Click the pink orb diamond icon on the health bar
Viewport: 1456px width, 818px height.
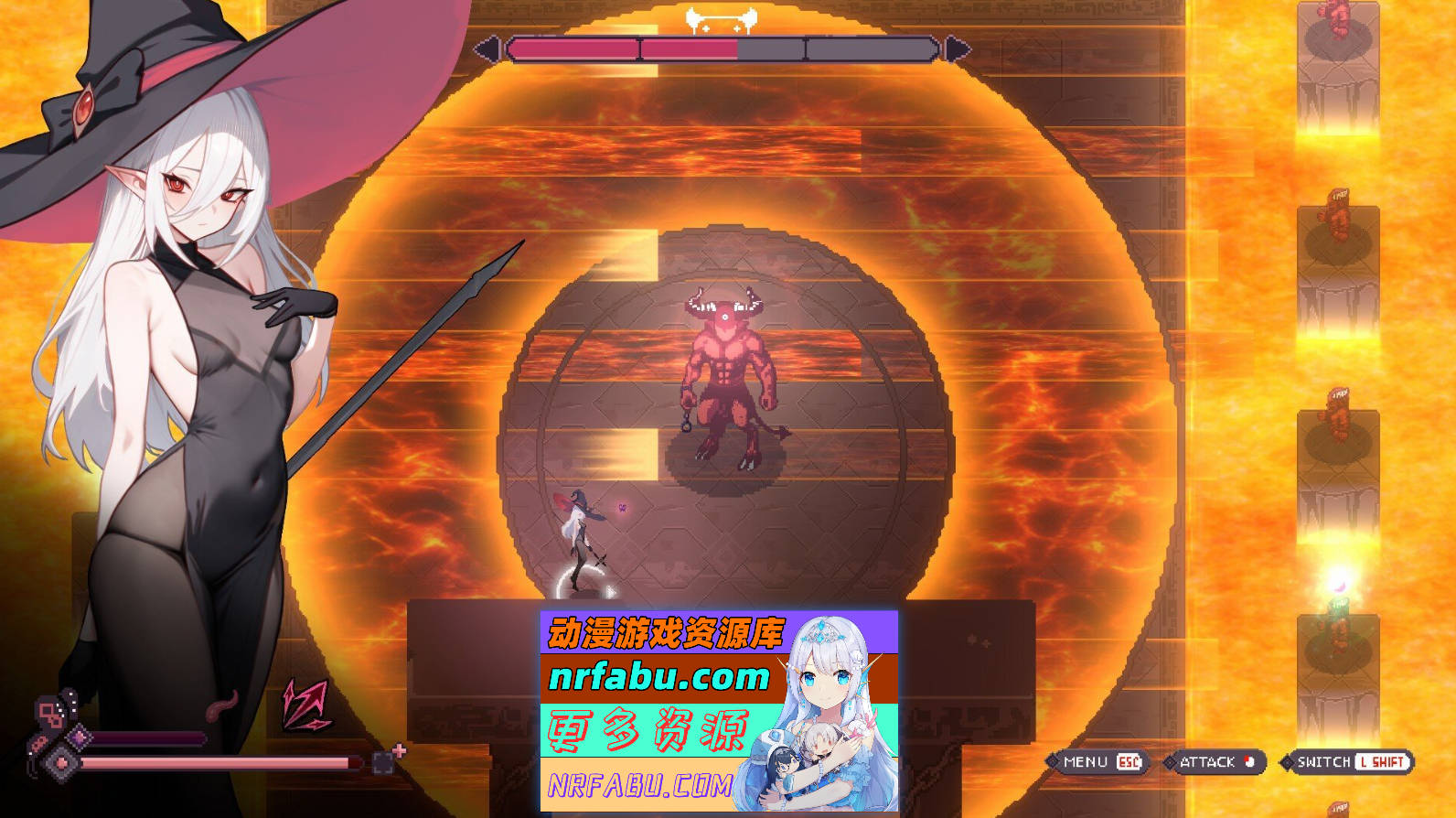pos(60,761)
